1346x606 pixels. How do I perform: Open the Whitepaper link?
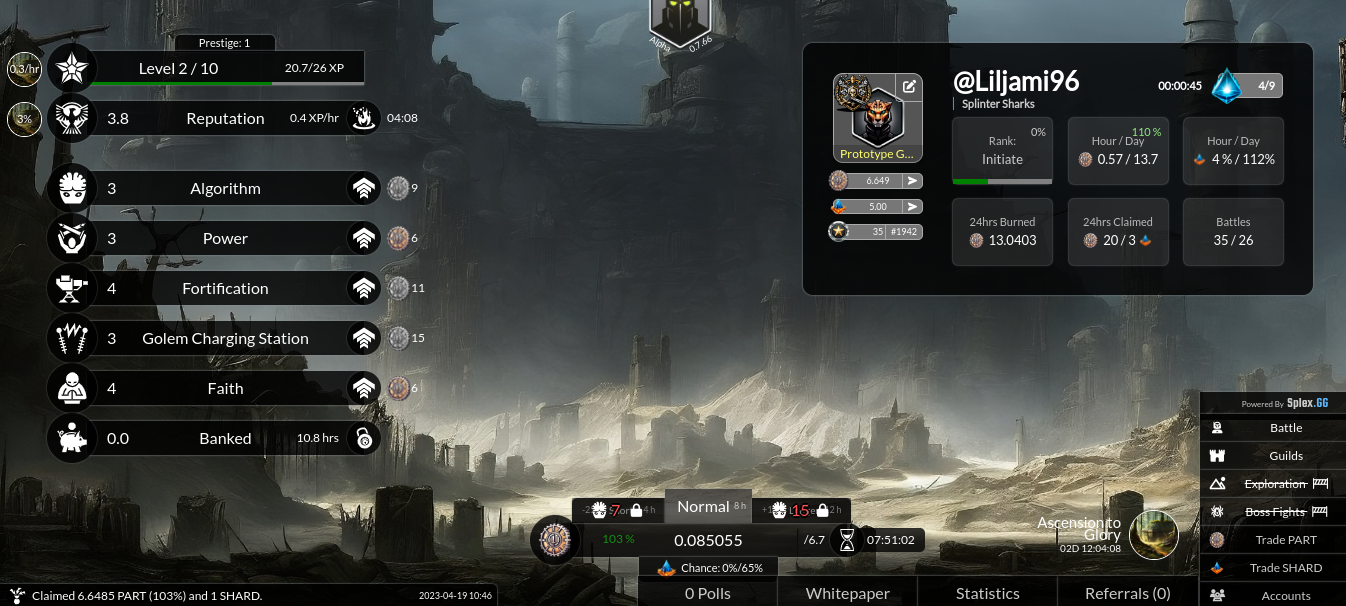point(847,593)
